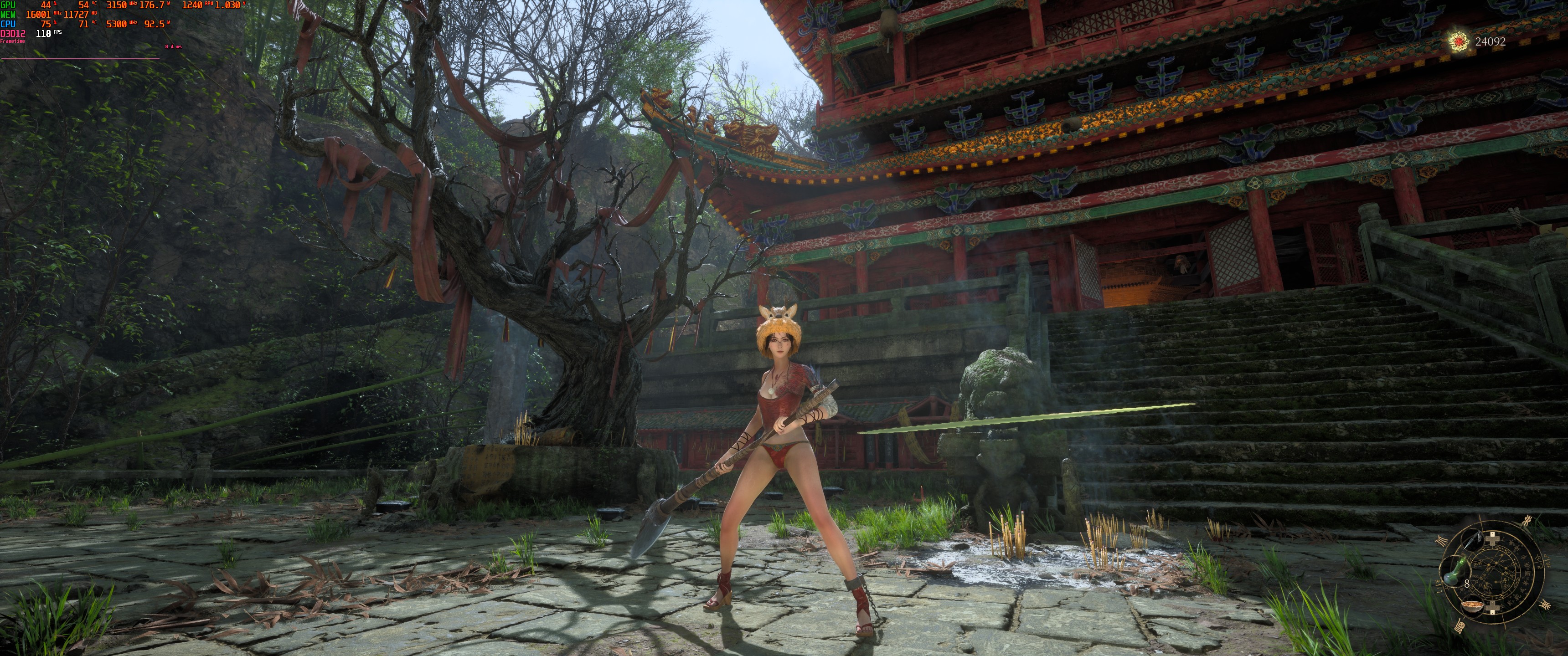The height and width of the screenshot is (656, 1568).
Task: Click the golden Will currency flower icon
Action: point(1458,41)
